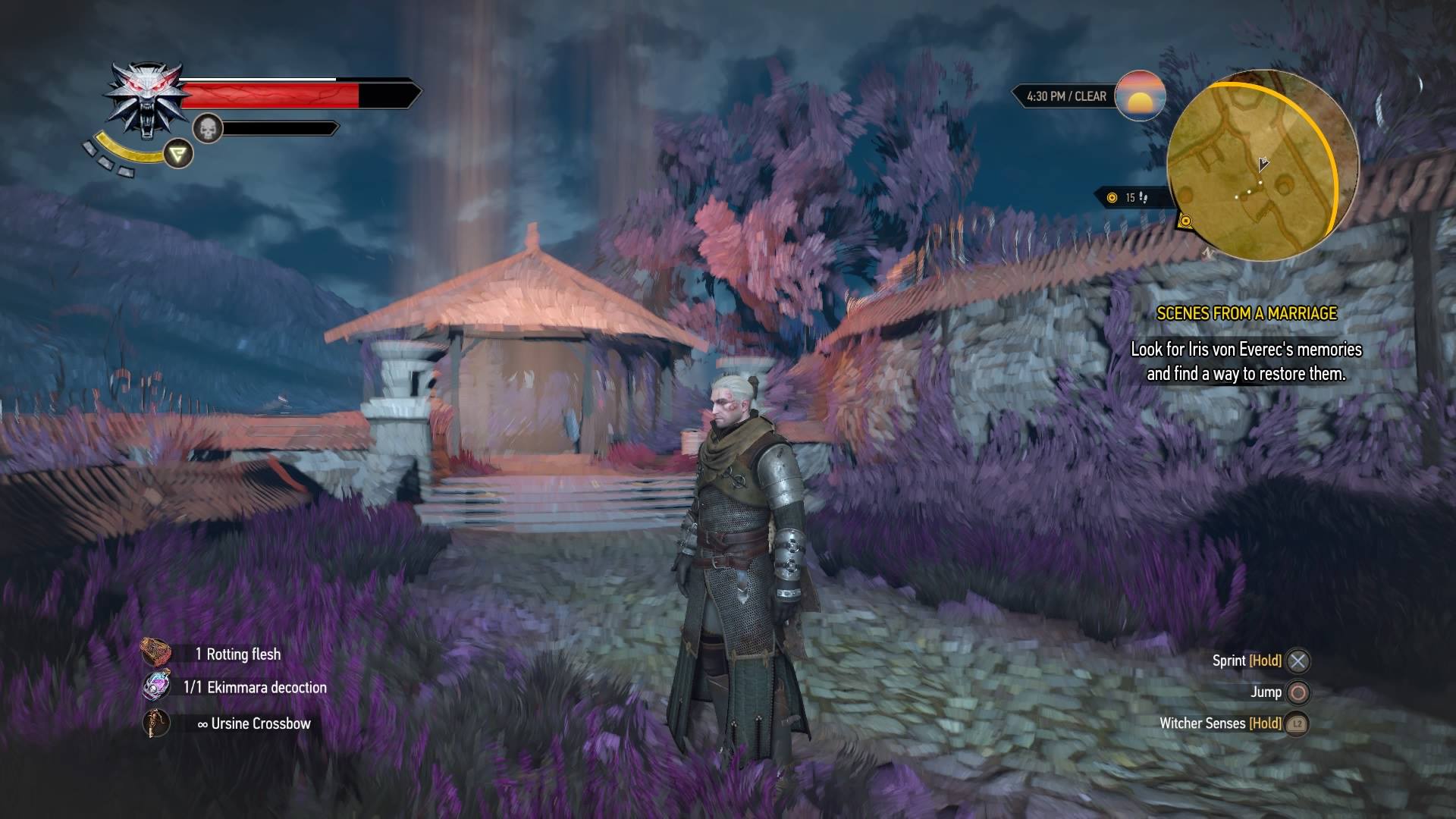Click the sunset weather icon
Image resolution: width=1456 pixels, height=819 pixels.
1140,96
